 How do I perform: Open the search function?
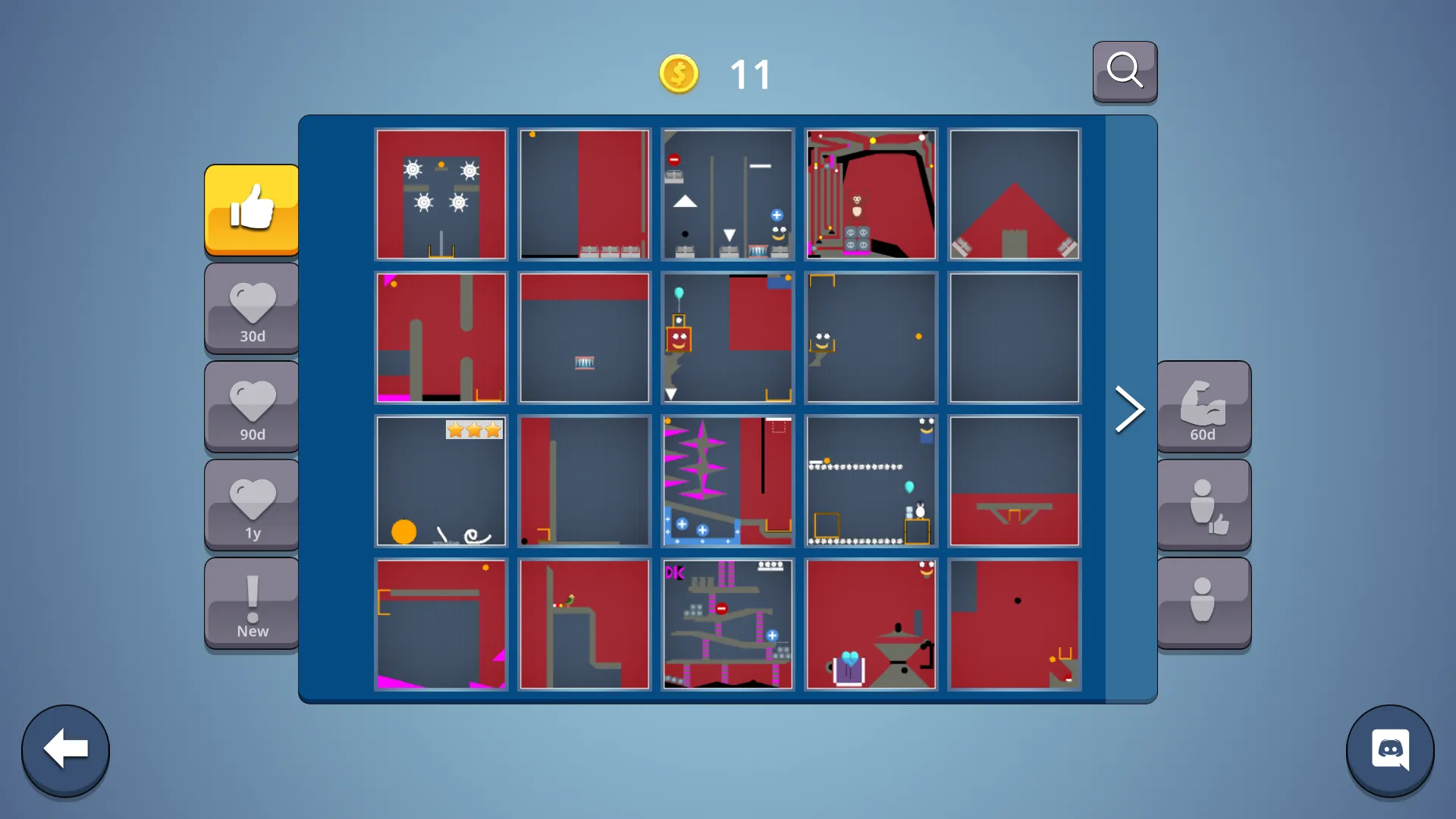(x=1125, y=71)
